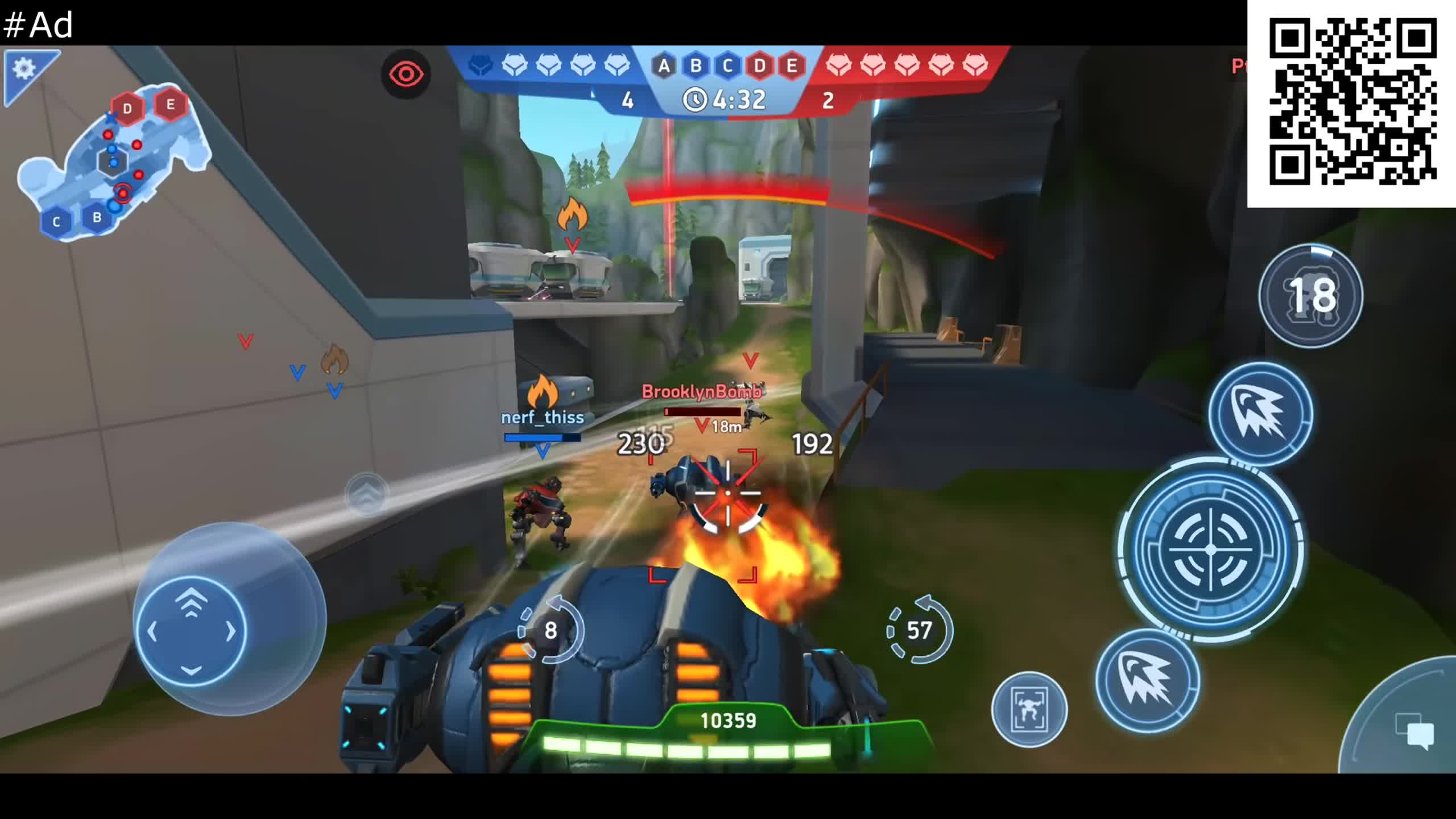Viewport: 1456px width, 819px height.
Task: Tap the mech target-lock bracket button
Action: 1029,709
